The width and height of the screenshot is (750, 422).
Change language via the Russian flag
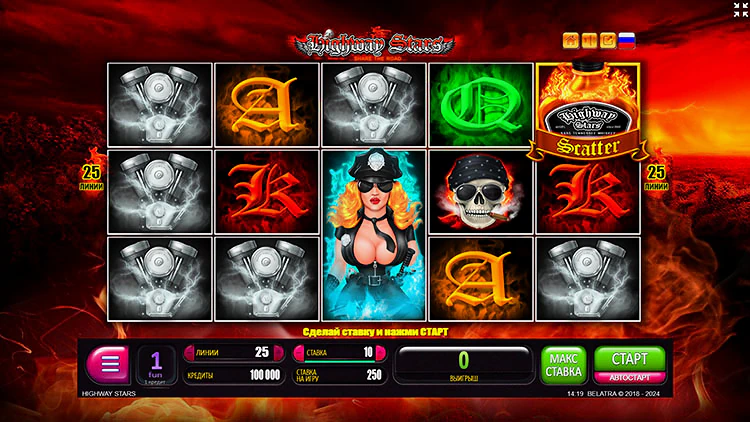pos(627,41)
